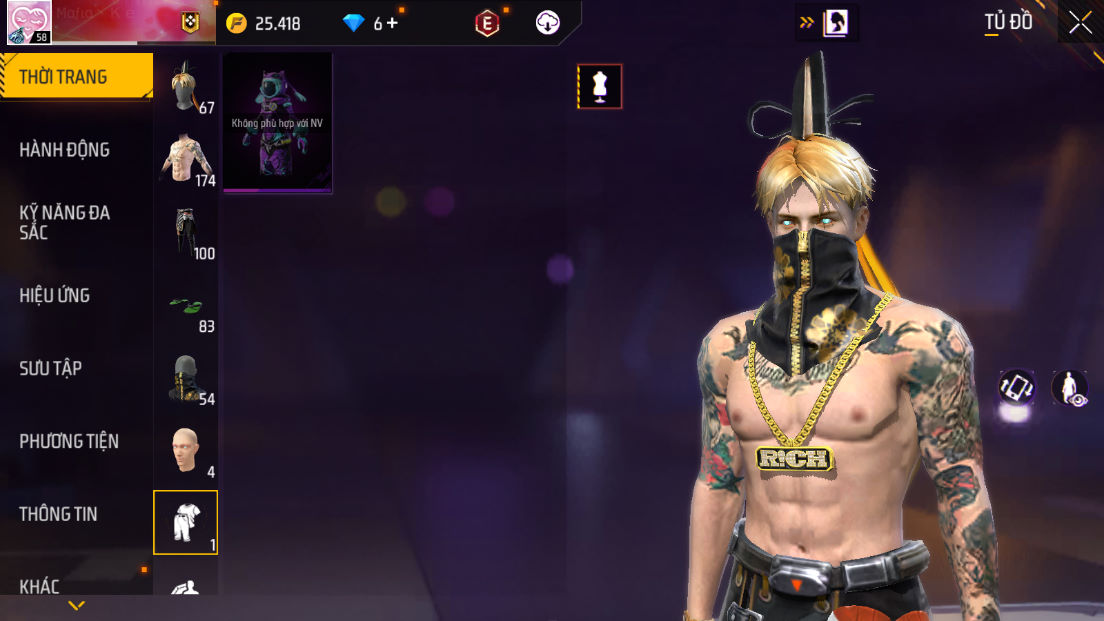Click the mannequin outfit preset button

(x=600, y=87)
